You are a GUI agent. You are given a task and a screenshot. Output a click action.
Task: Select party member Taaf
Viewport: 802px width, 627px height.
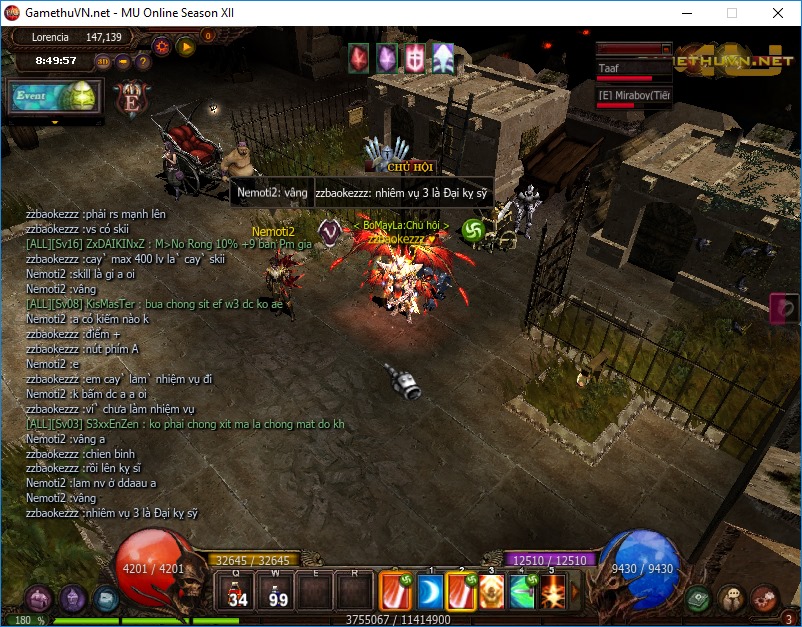click(634, 69)
